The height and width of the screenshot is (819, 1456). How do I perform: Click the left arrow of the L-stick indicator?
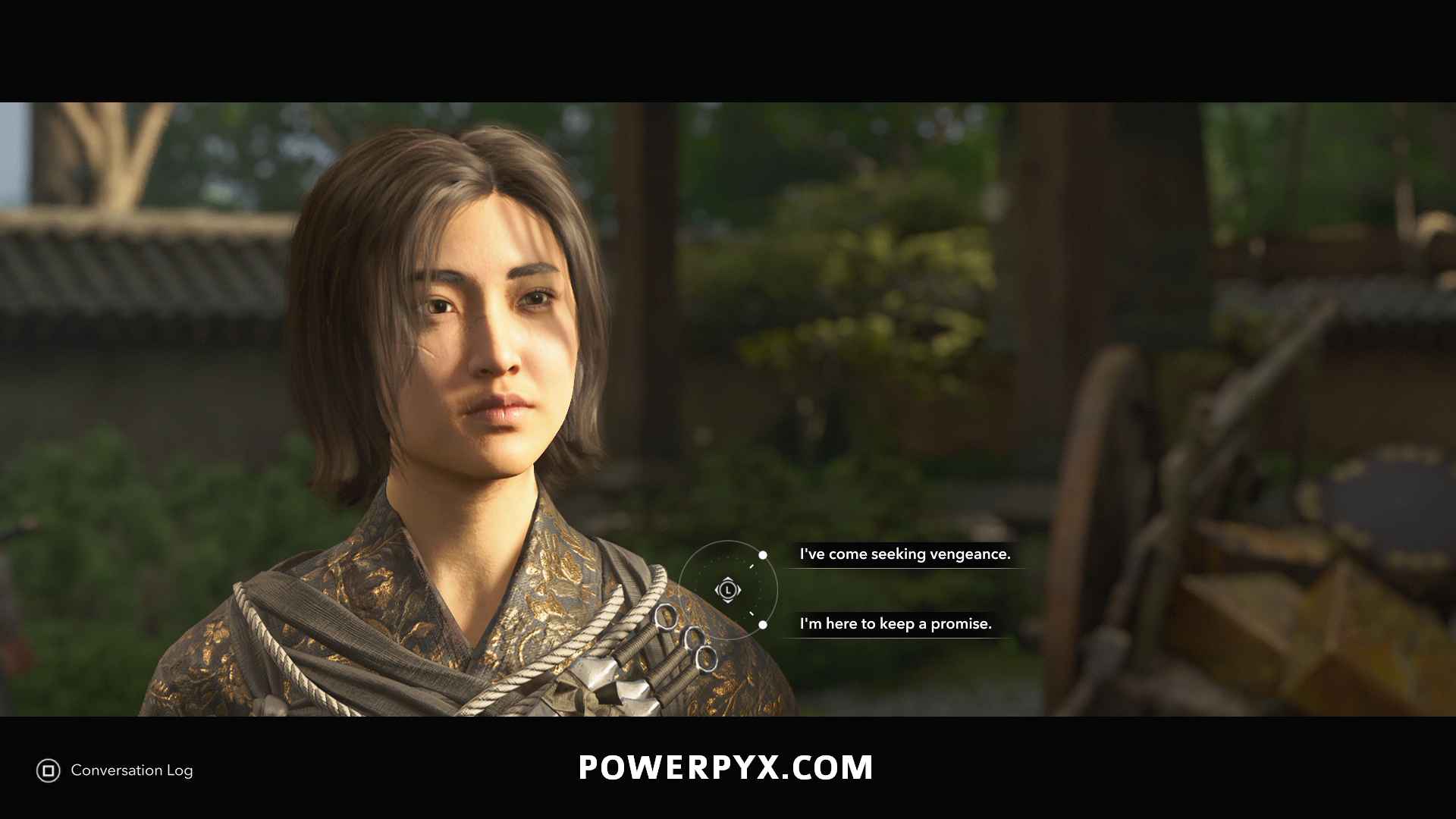[x=718, y=589]
